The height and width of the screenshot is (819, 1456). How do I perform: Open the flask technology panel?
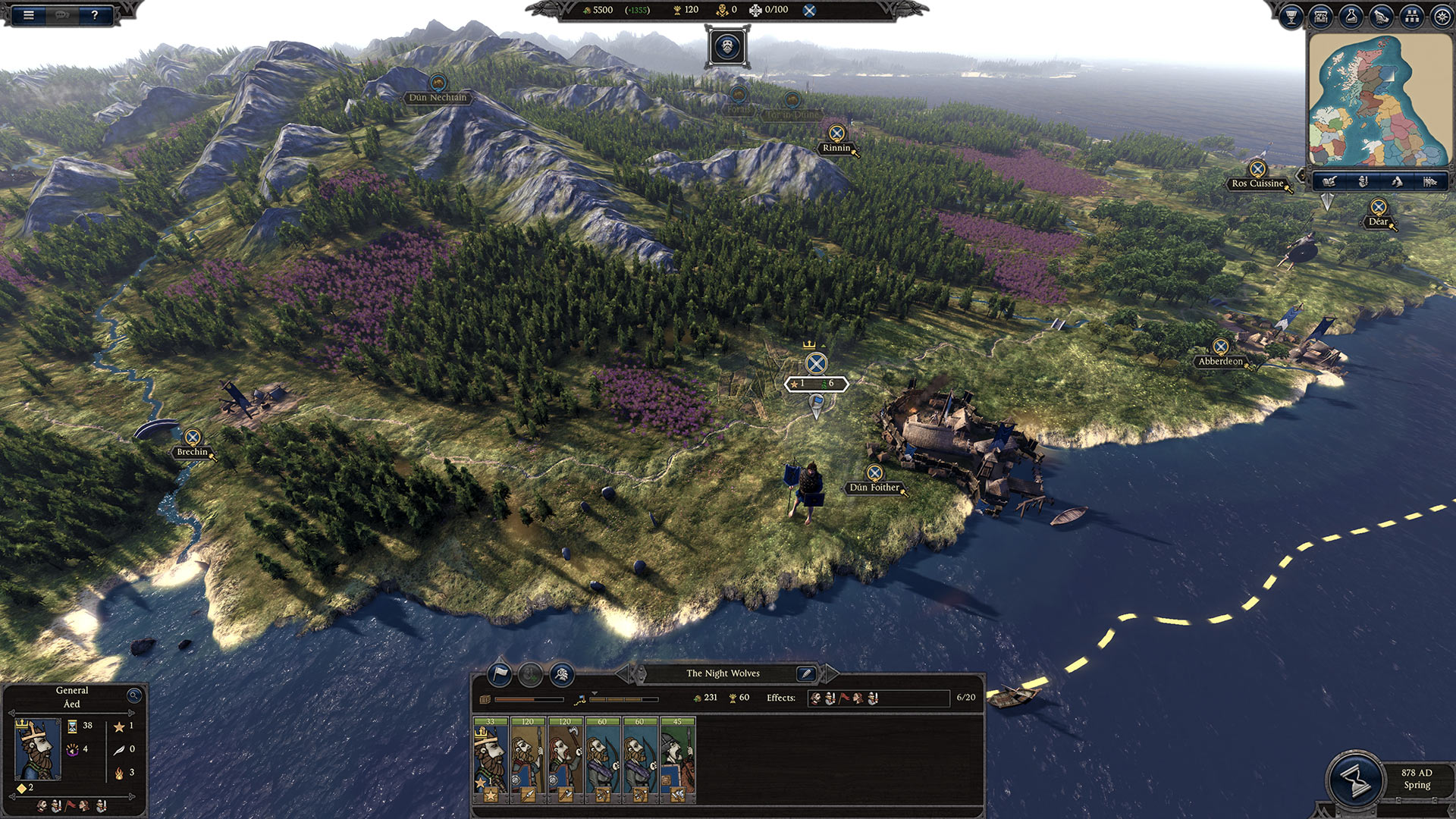[x=1351, y=17]
